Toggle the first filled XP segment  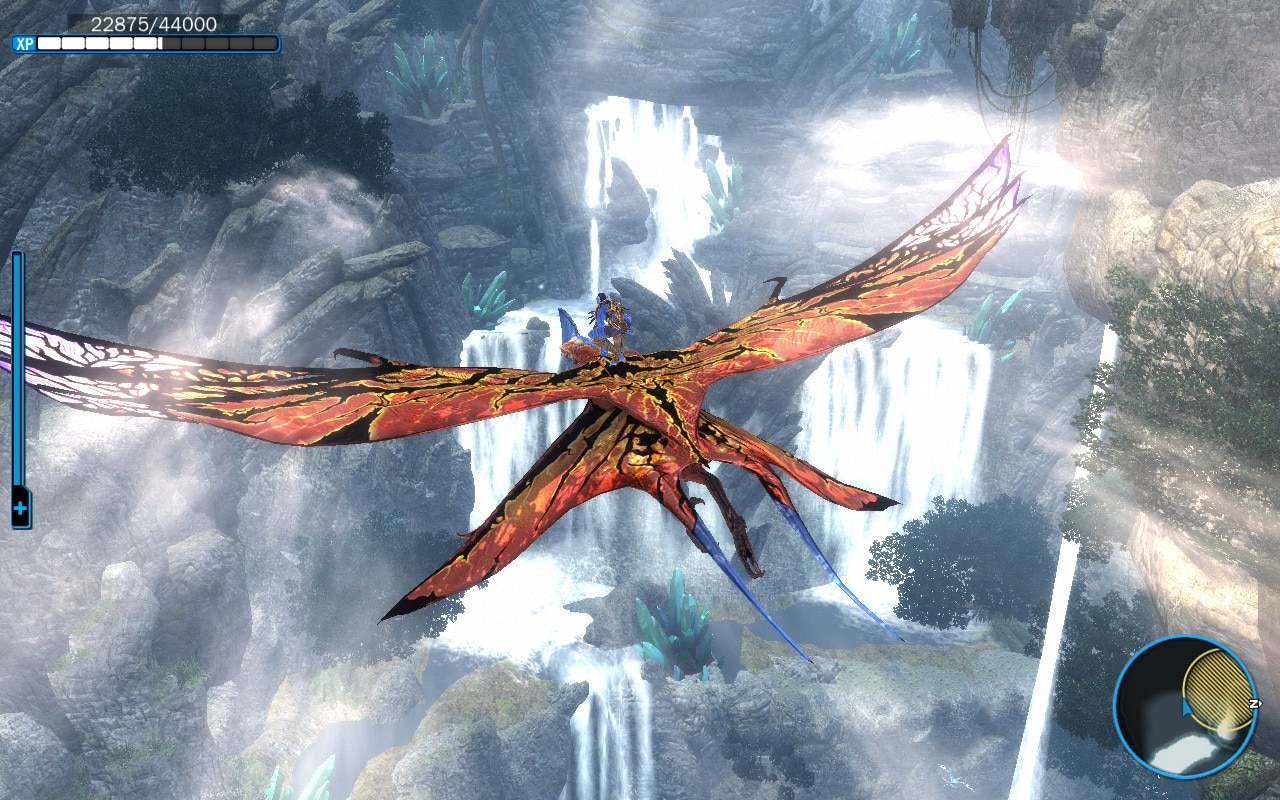[49, 43]
